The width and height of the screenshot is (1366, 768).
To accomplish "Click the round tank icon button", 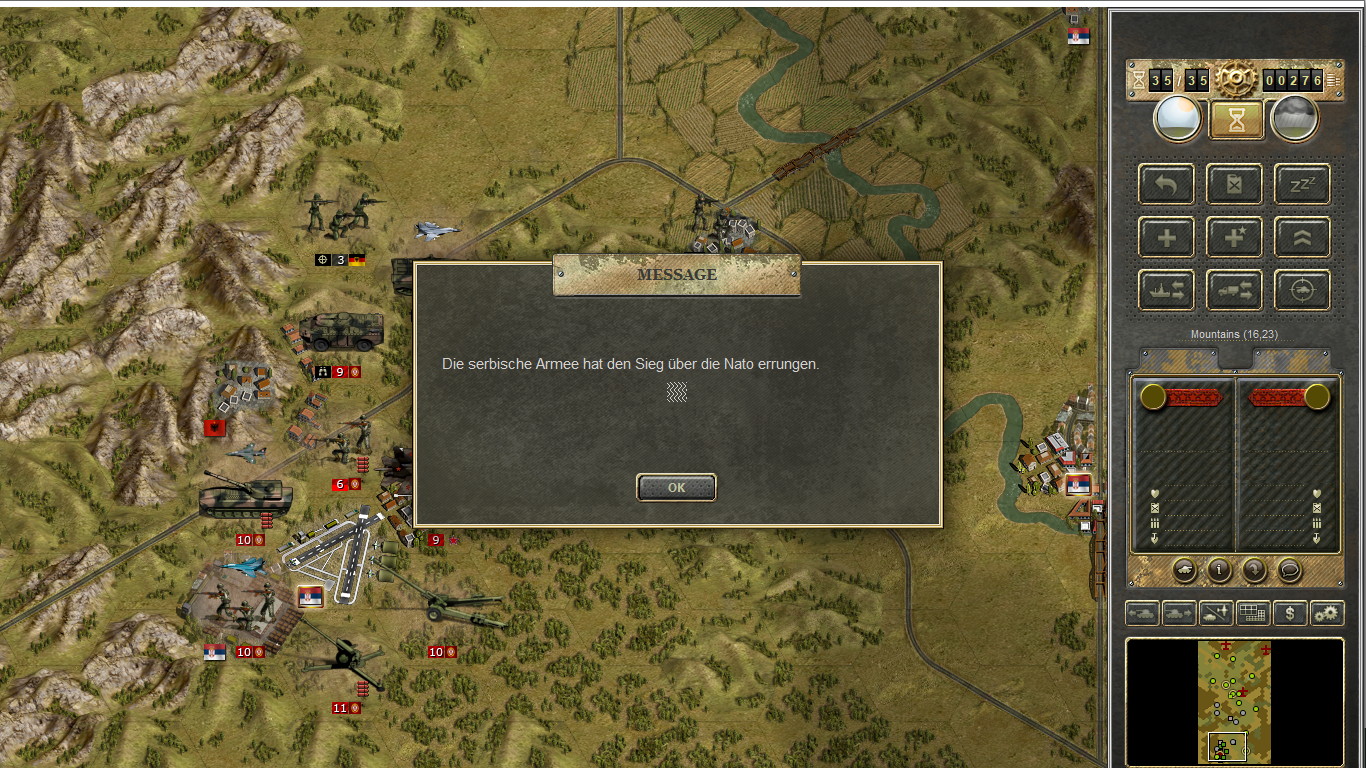I will click(1184, 570).
